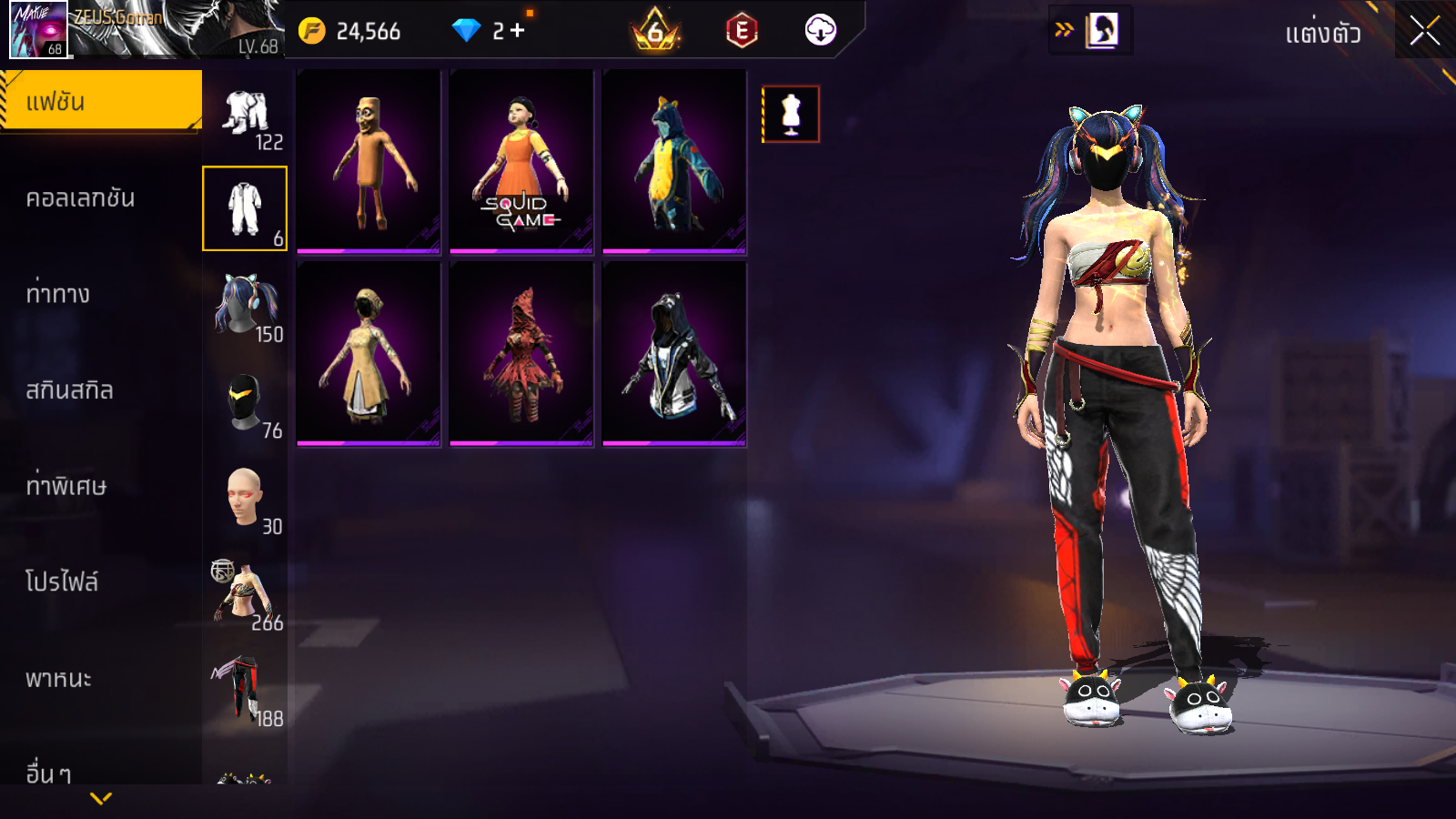The width and height of the screenshot is (1456, 819).
Task: Open the top clothing category (266)
Action: point(246,595)
